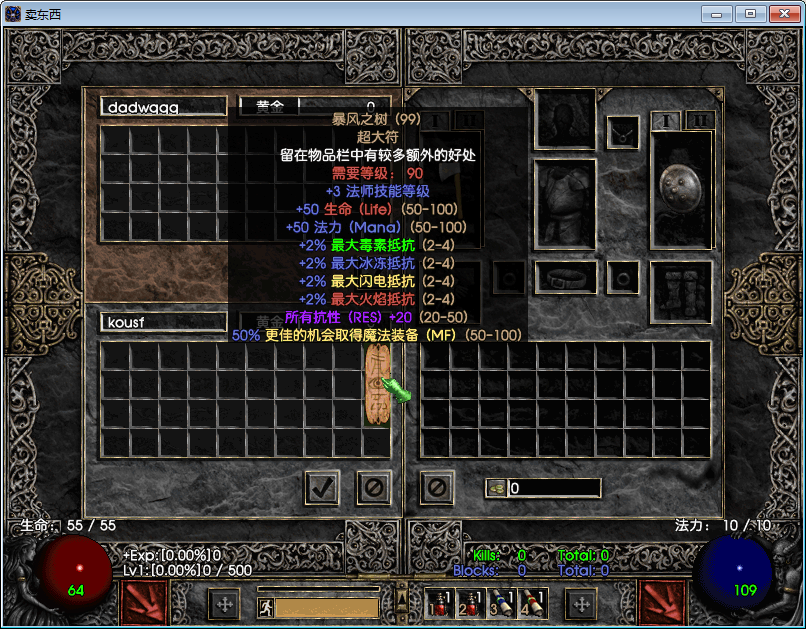Click the belt equipment slot

[x=566, y=277]
